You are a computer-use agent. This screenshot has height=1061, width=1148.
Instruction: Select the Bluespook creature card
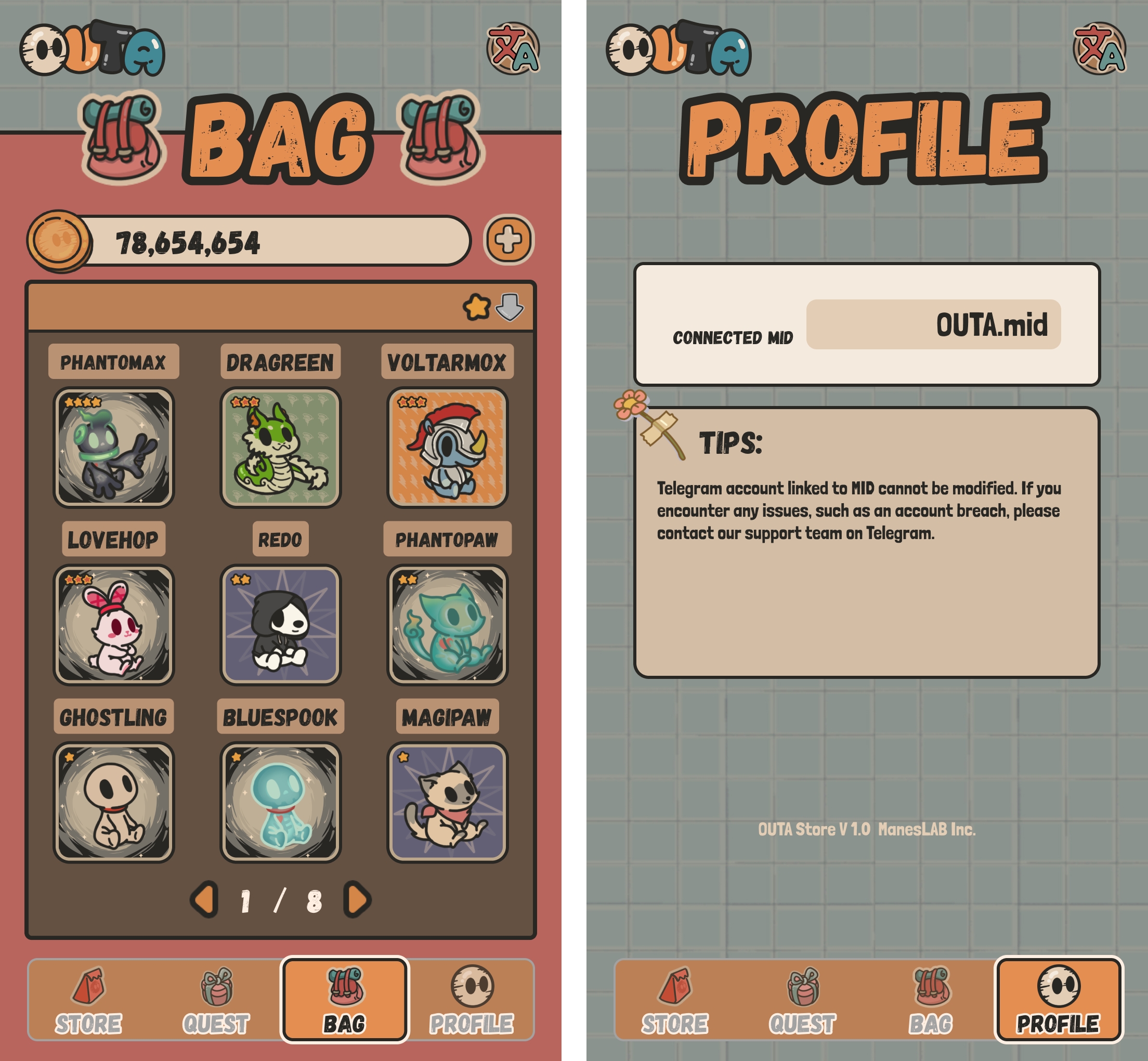coord(280,802)
